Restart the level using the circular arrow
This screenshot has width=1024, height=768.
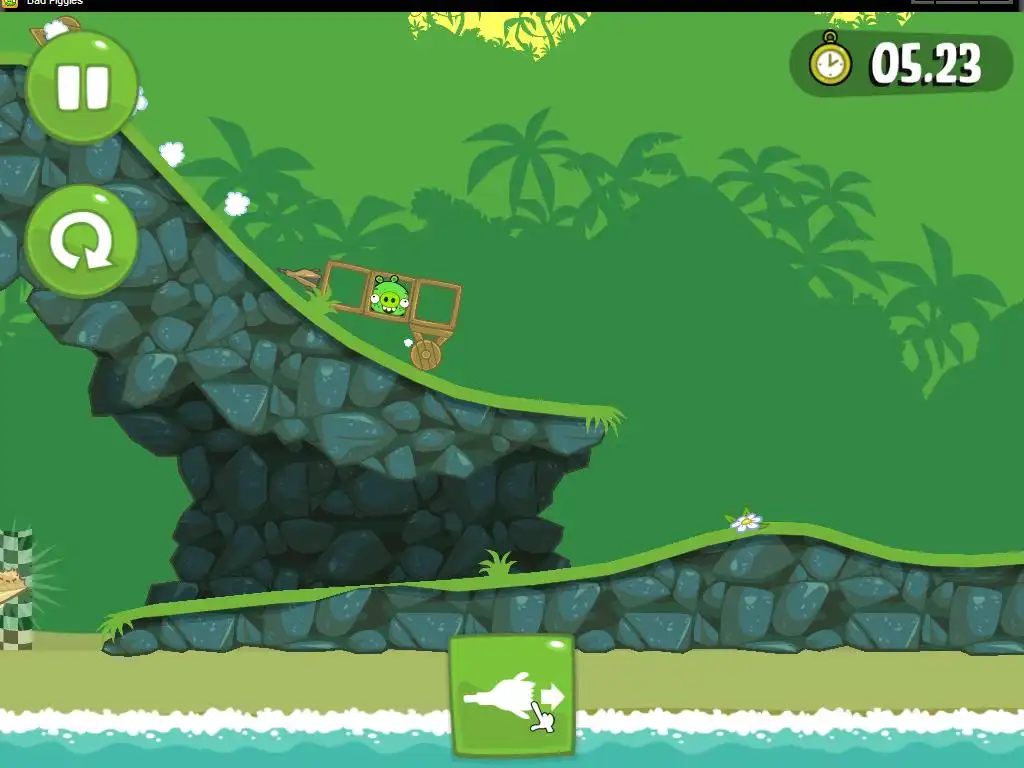[81, 241]
